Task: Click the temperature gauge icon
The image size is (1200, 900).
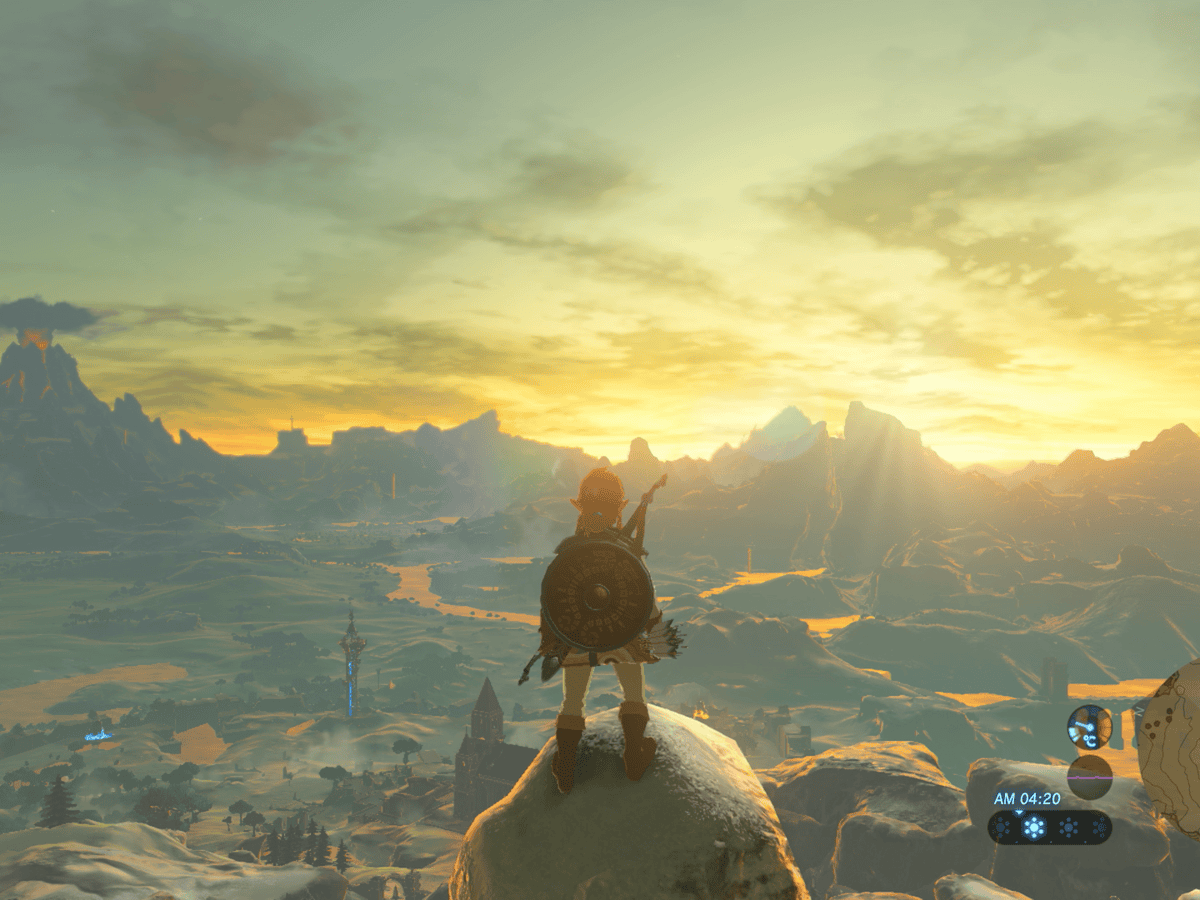Action: [x=1089, y=727]
